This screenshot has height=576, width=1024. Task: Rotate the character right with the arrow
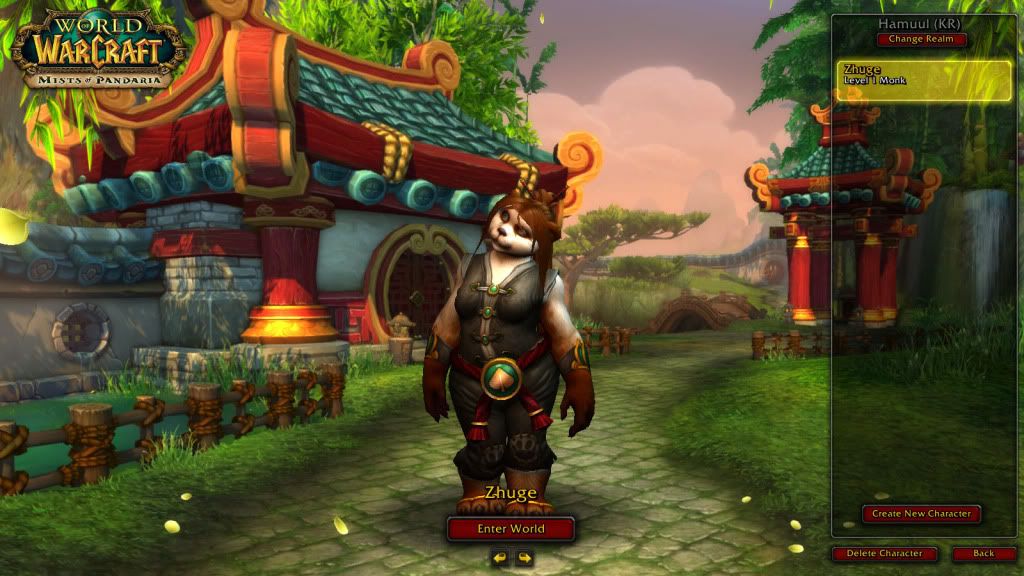pyautogui.click(x=524, y=558)
